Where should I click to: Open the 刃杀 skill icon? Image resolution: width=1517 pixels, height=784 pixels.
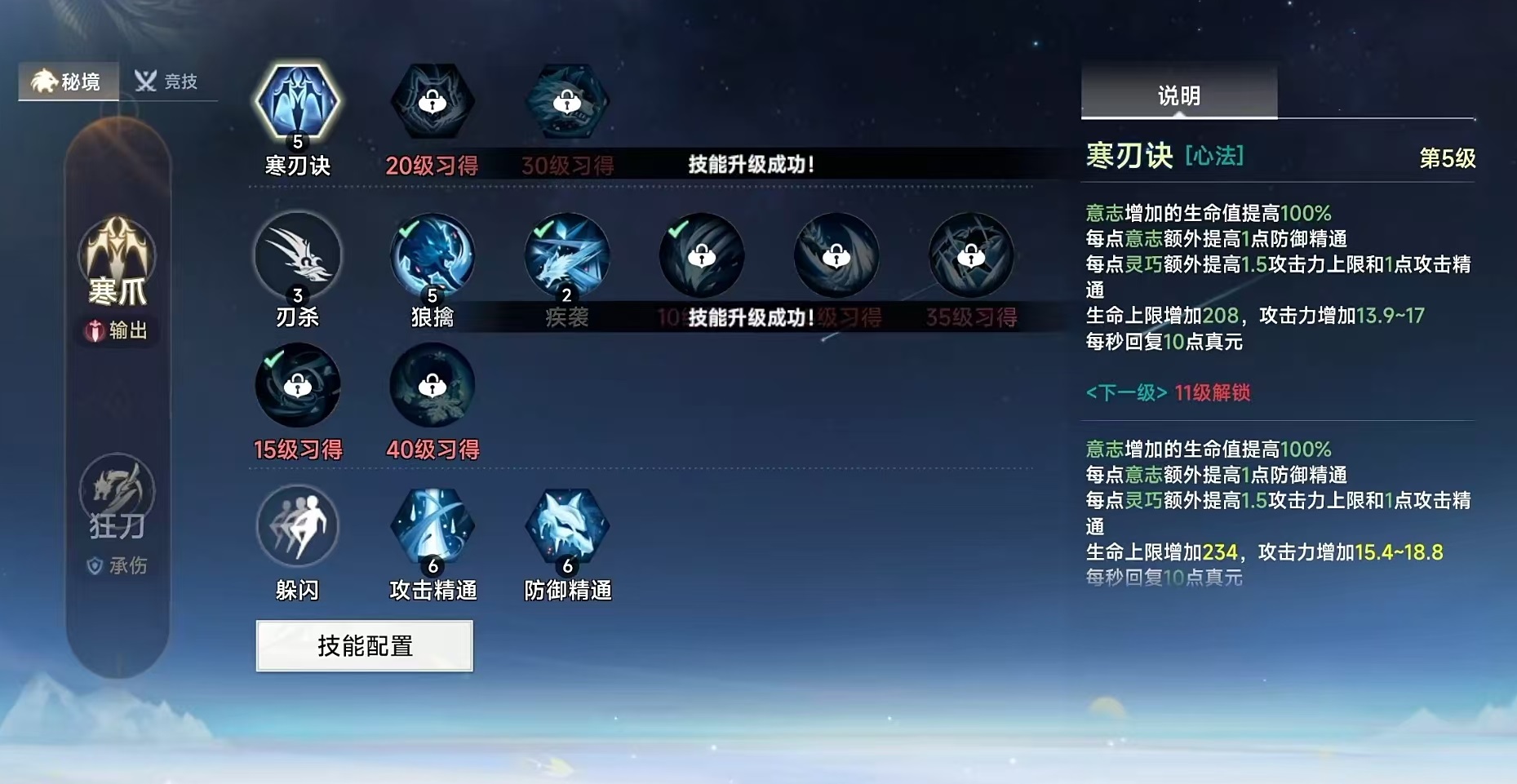pos(298,255)
